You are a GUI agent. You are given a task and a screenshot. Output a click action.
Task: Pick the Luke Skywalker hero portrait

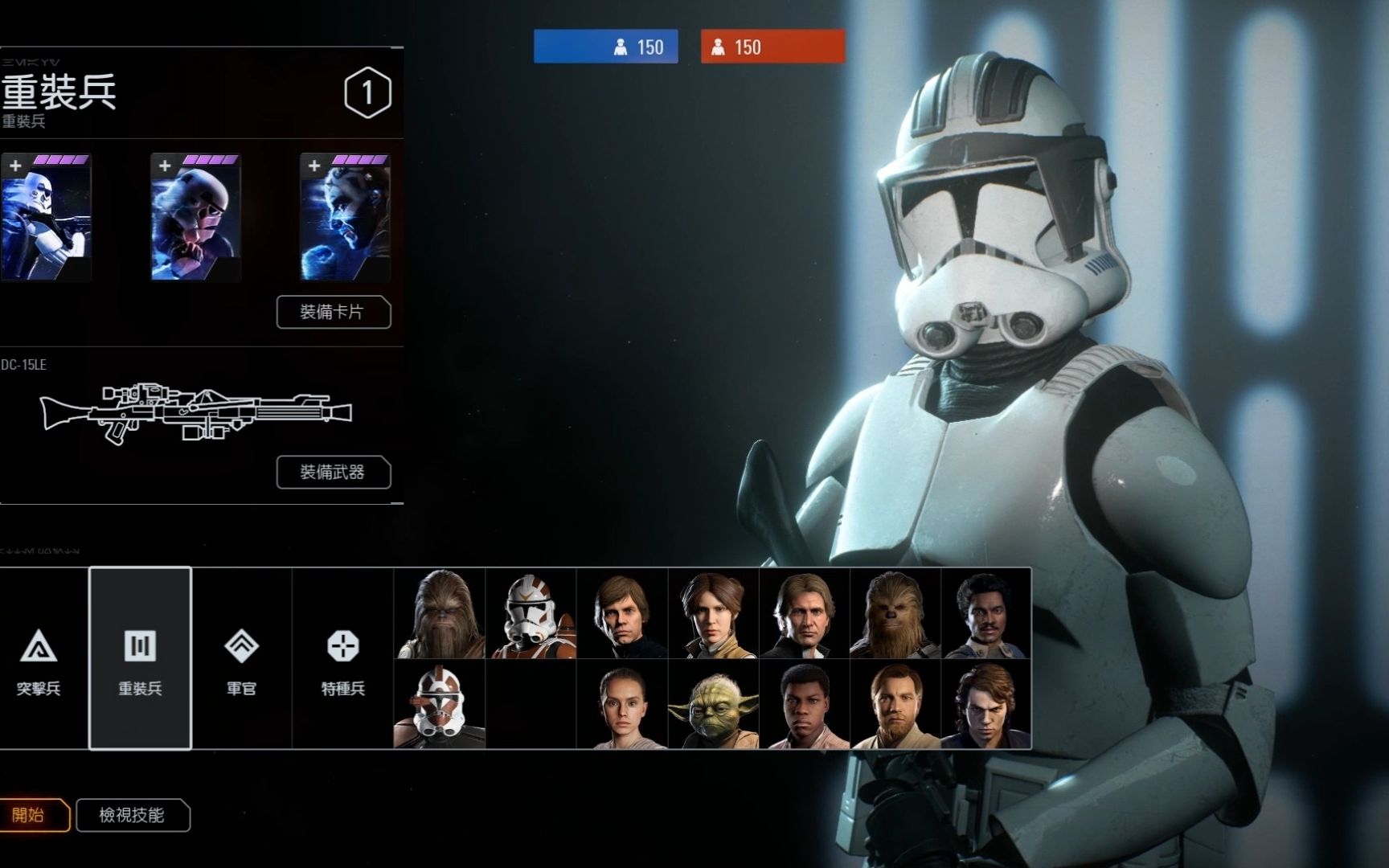tap(622, 613)
